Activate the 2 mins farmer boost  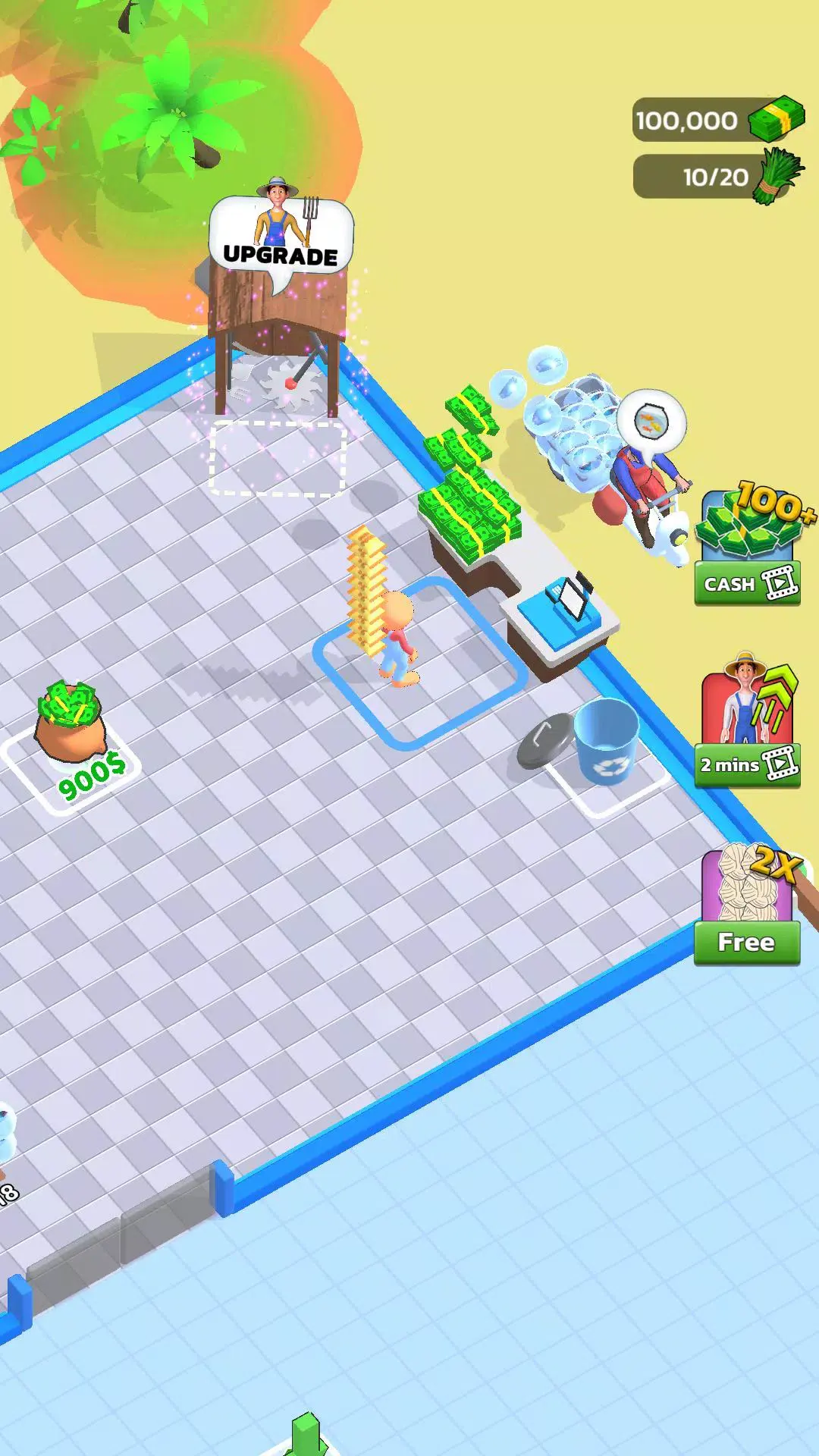point(748,764)
